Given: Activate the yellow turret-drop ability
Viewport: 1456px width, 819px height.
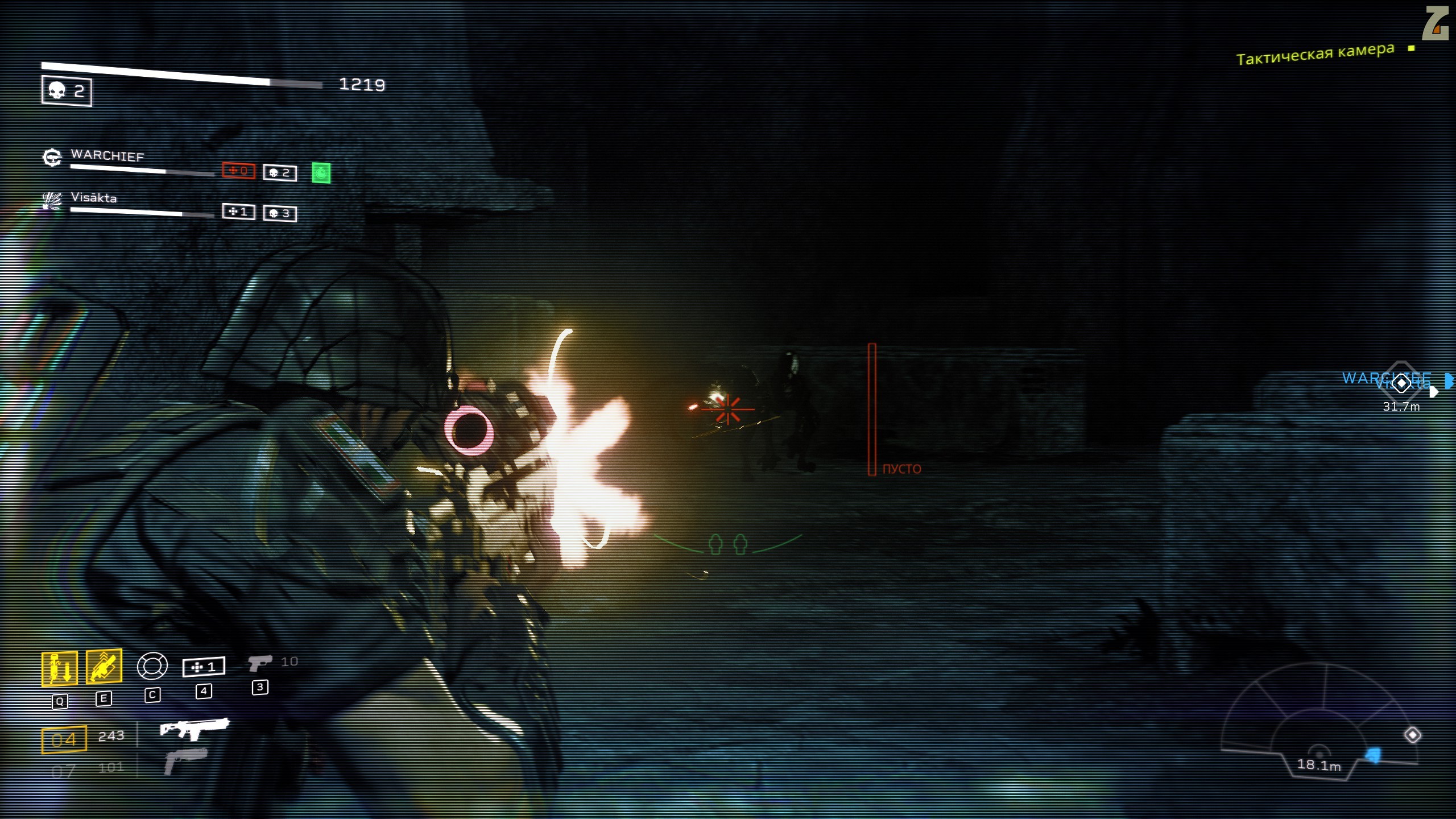Looking at the screenshot, I should click(59, 668).
